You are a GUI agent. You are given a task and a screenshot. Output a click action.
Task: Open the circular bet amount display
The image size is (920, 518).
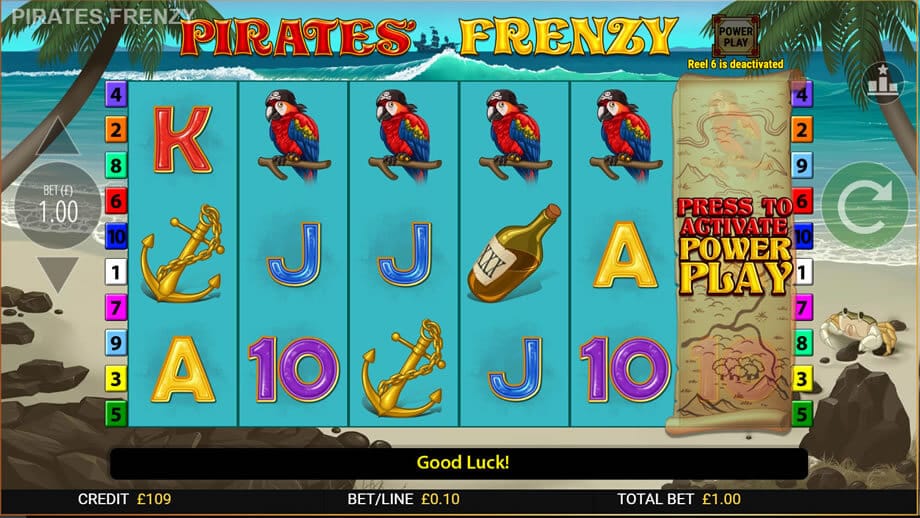point(57,206)
